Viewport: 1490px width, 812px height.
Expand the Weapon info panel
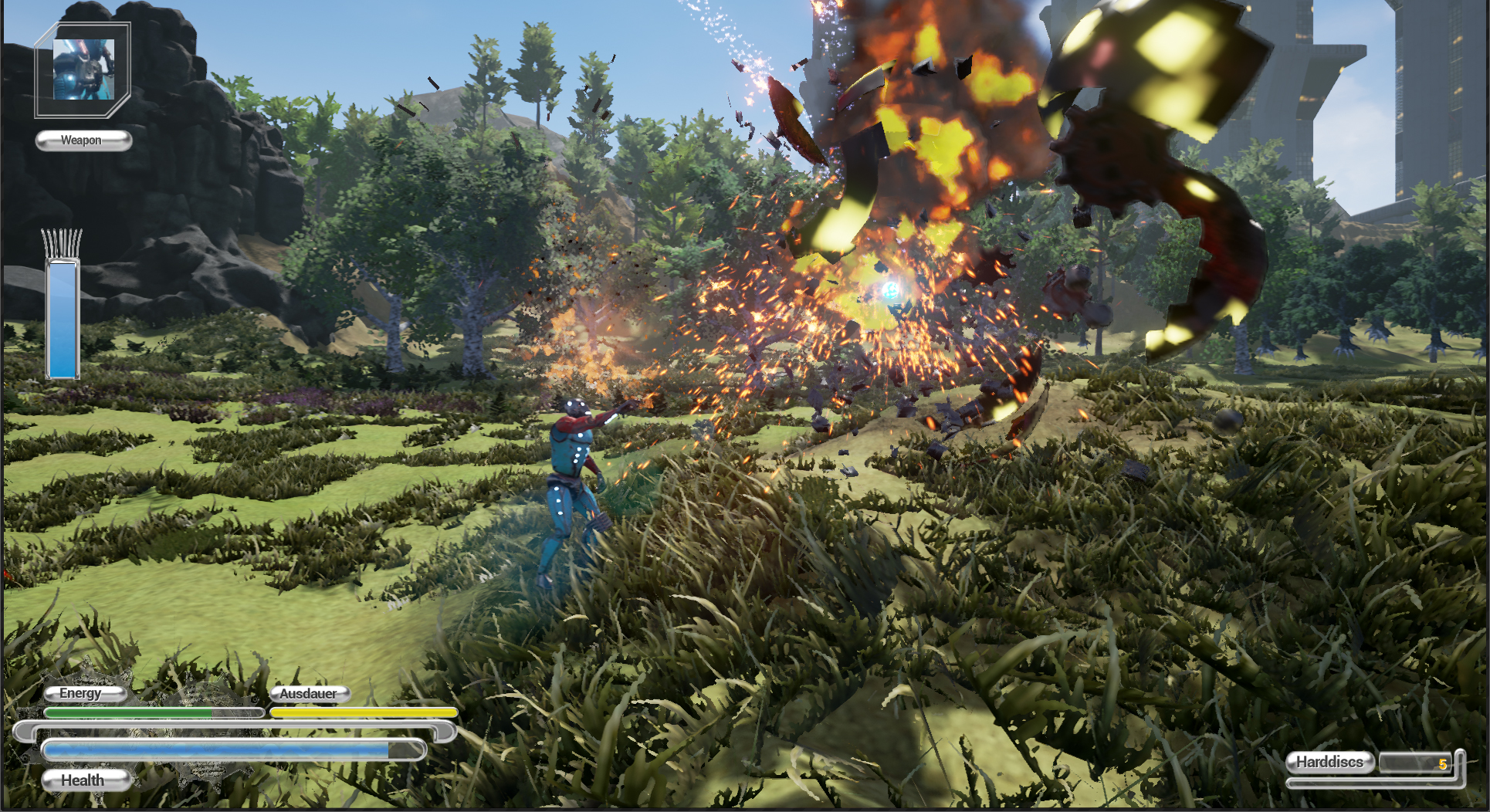point(83,140)
